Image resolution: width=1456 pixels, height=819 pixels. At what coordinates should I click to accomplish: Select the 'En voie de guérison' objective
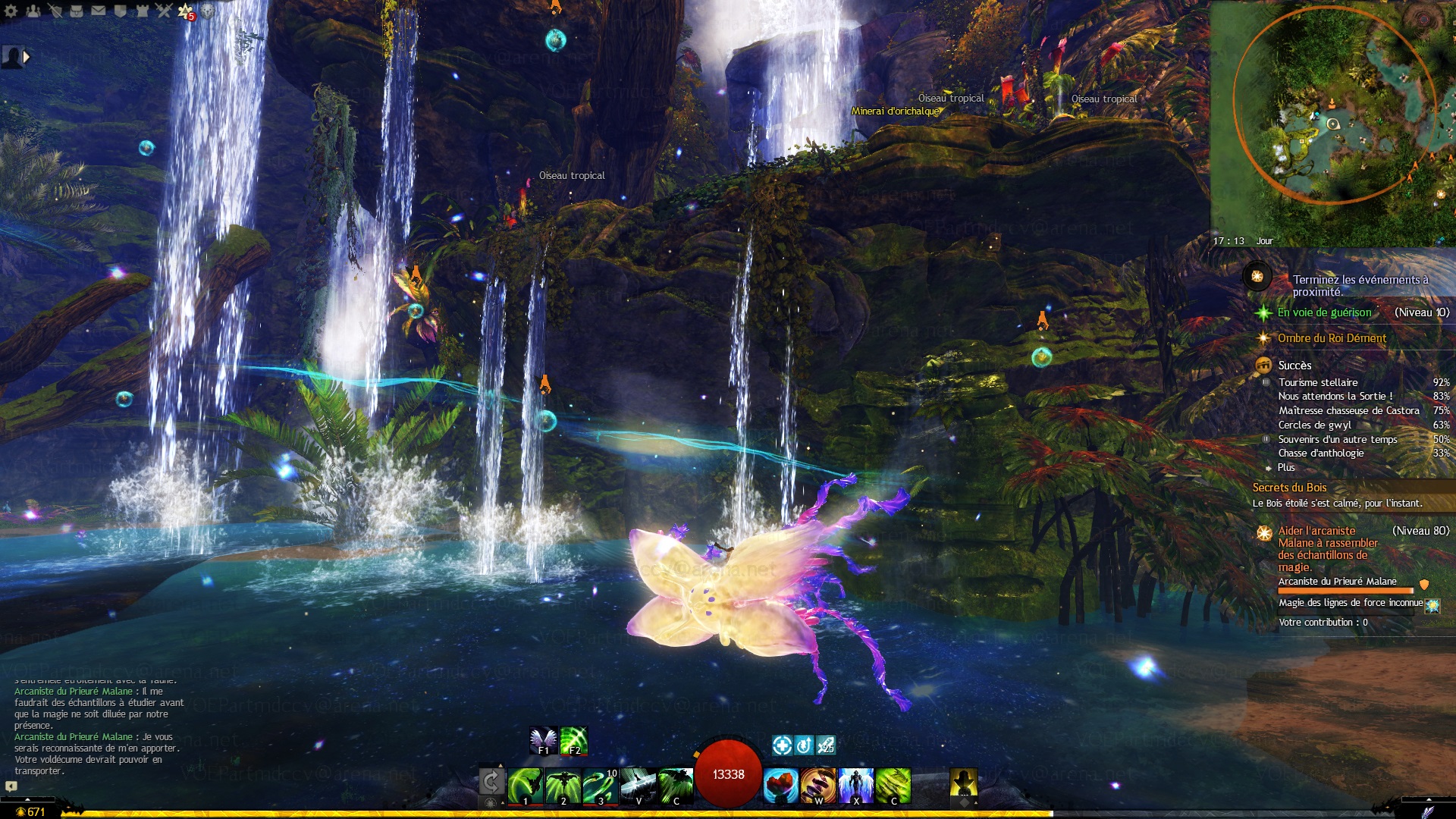(x=1324, y=312)
